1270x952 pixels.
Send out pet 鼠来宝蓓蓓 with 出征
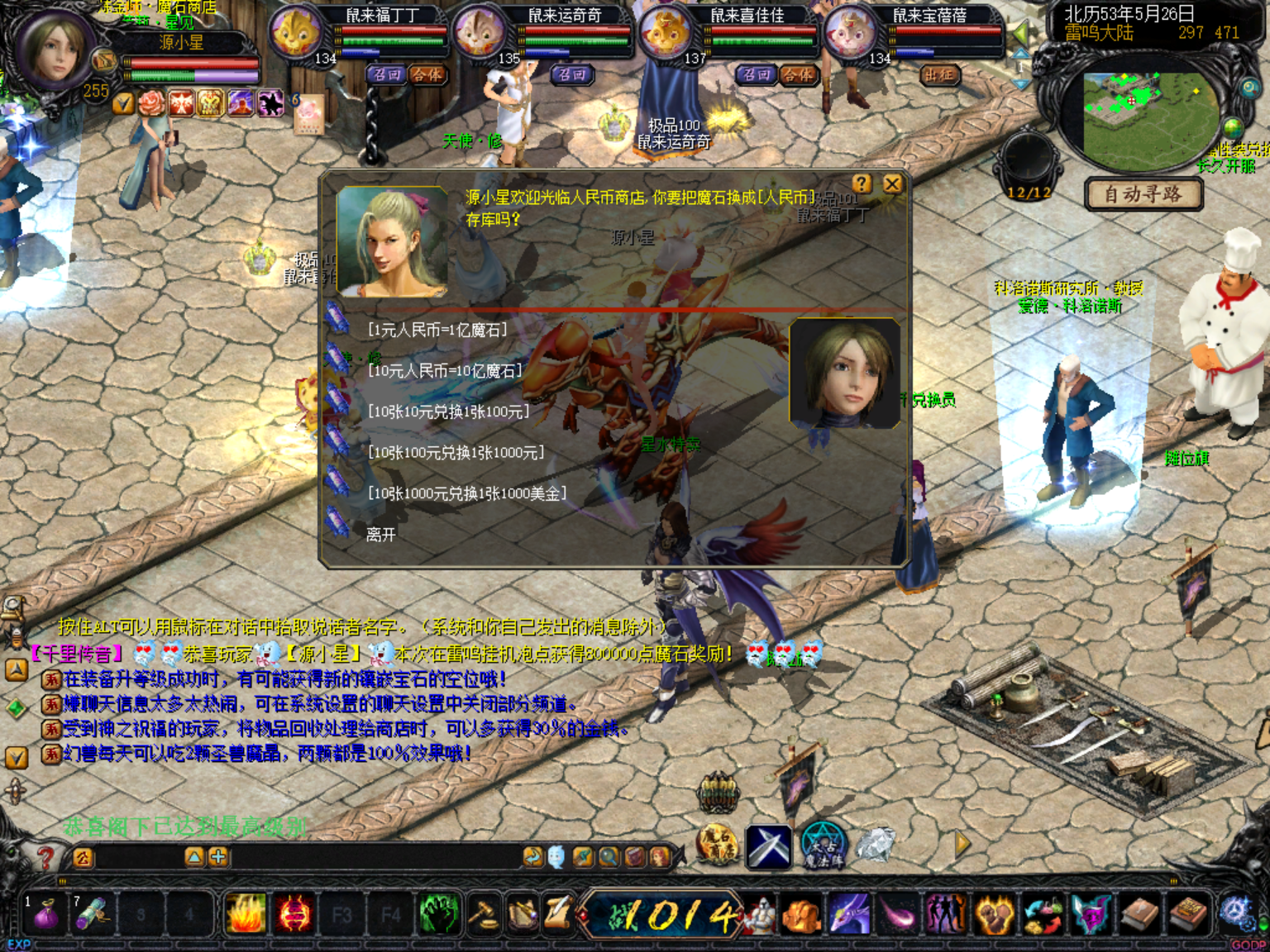[x=939, y=75]
